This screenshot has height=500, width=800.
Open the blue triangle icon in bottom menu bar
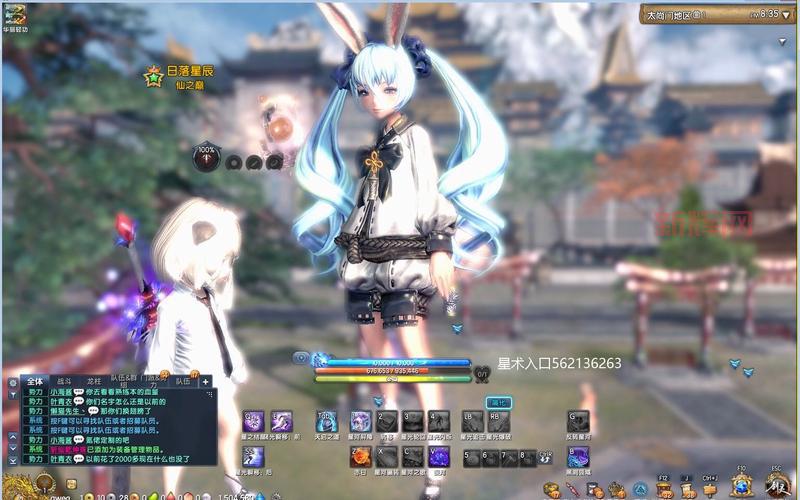640,489
